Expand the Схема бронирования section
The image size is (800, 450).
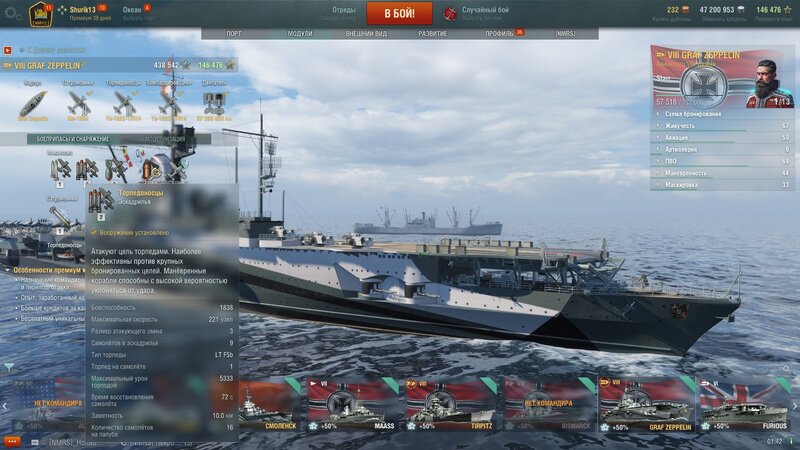coord(720,115)
